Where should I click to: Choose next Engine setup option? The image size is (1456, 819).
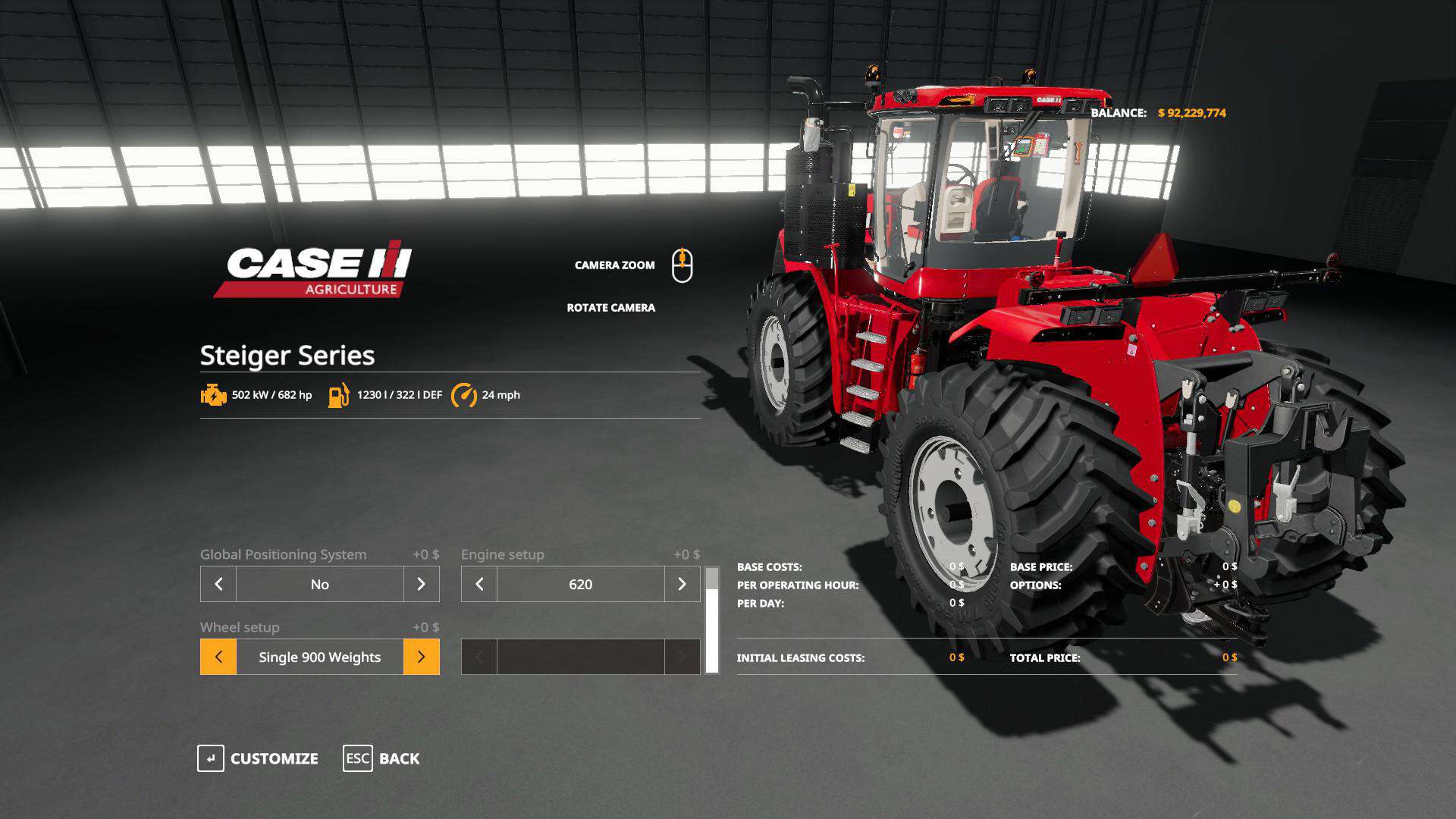point(682,584)
